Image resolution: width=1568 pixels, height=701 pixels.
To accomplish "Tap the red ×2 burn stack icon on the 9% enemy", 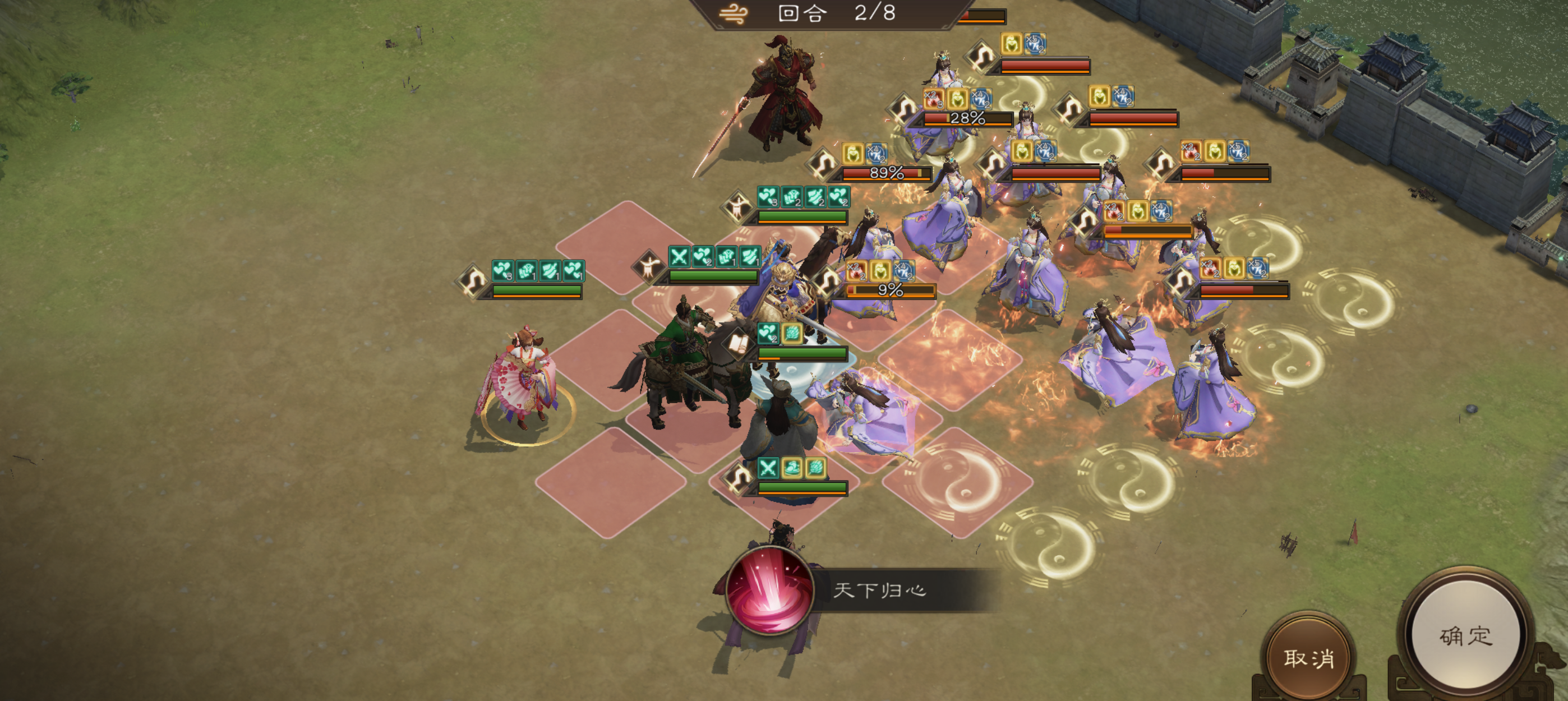I will coord(856,271).
